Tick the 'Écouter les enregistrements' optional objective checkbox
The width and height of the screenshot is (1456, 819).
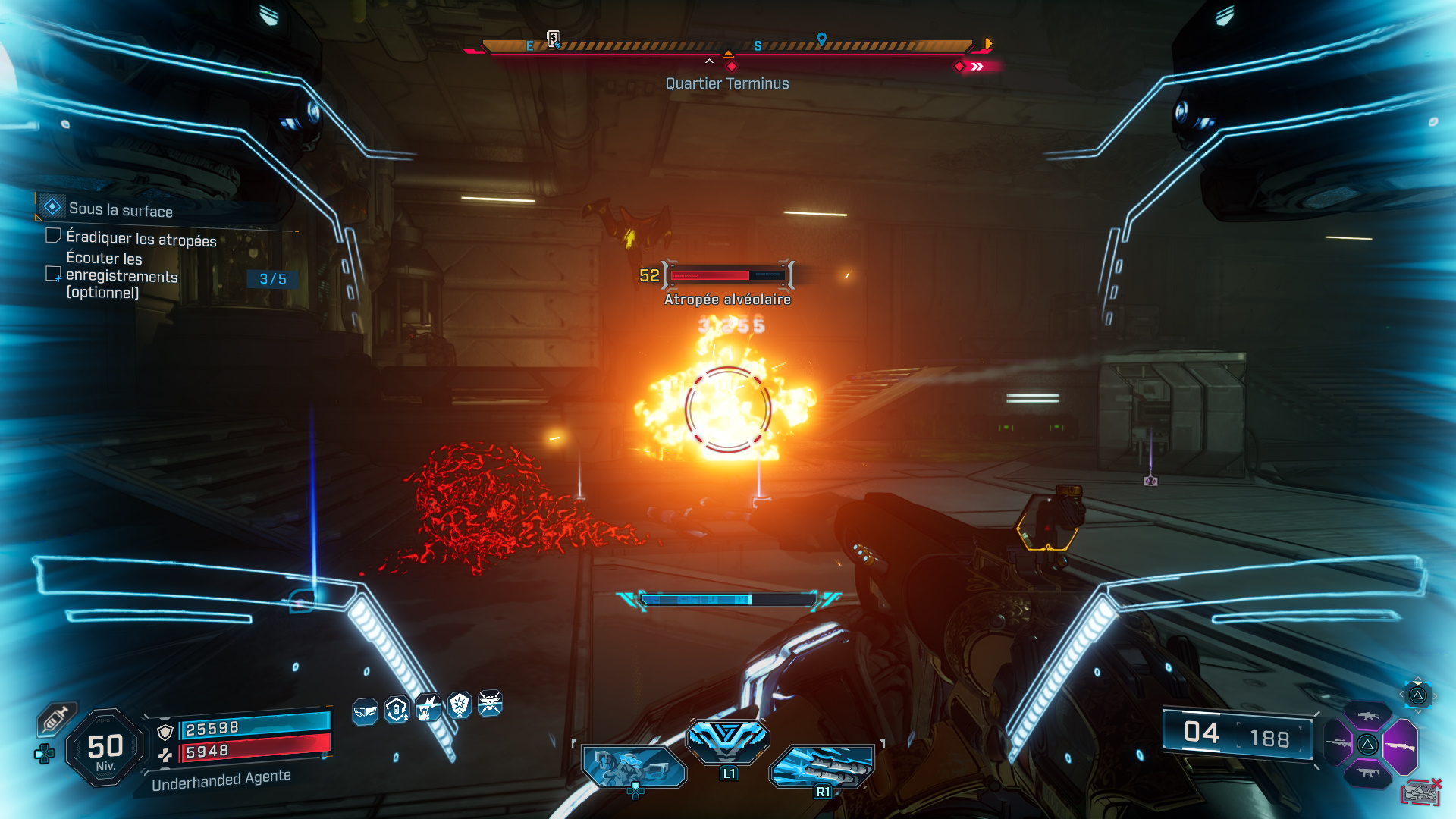[x=53, y=274]
